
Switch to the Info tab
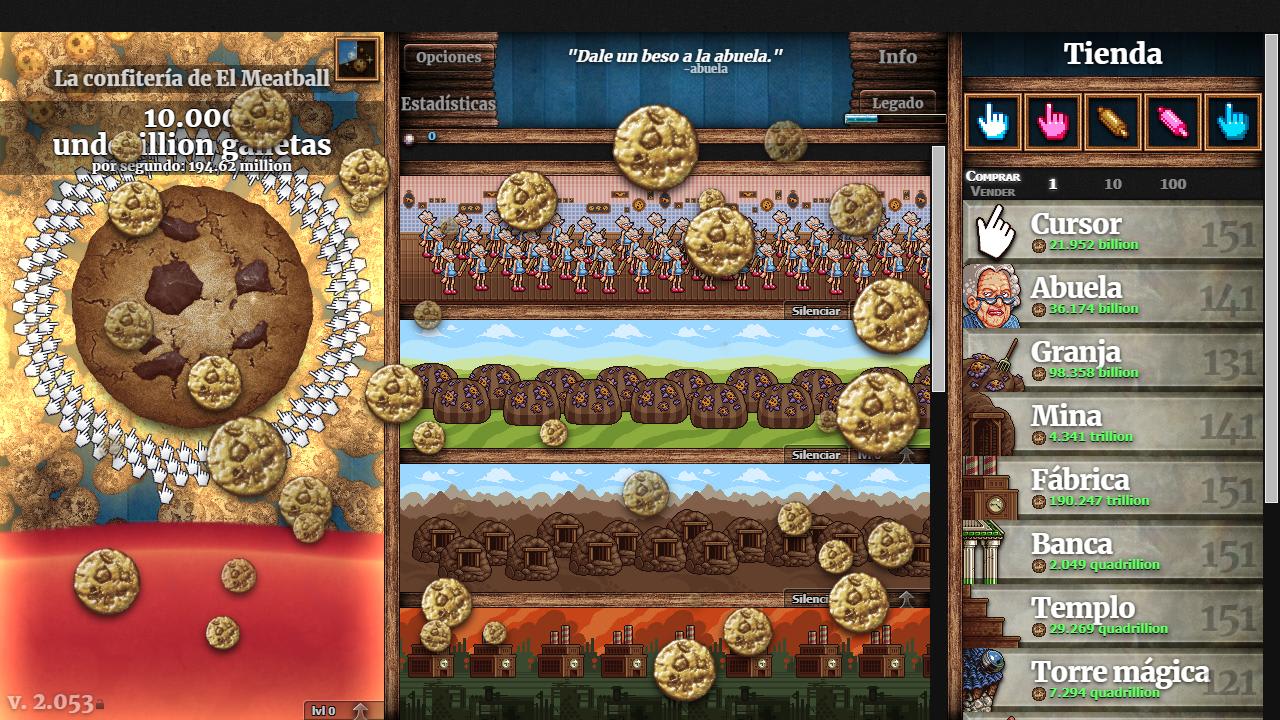(x=897, y=57)
